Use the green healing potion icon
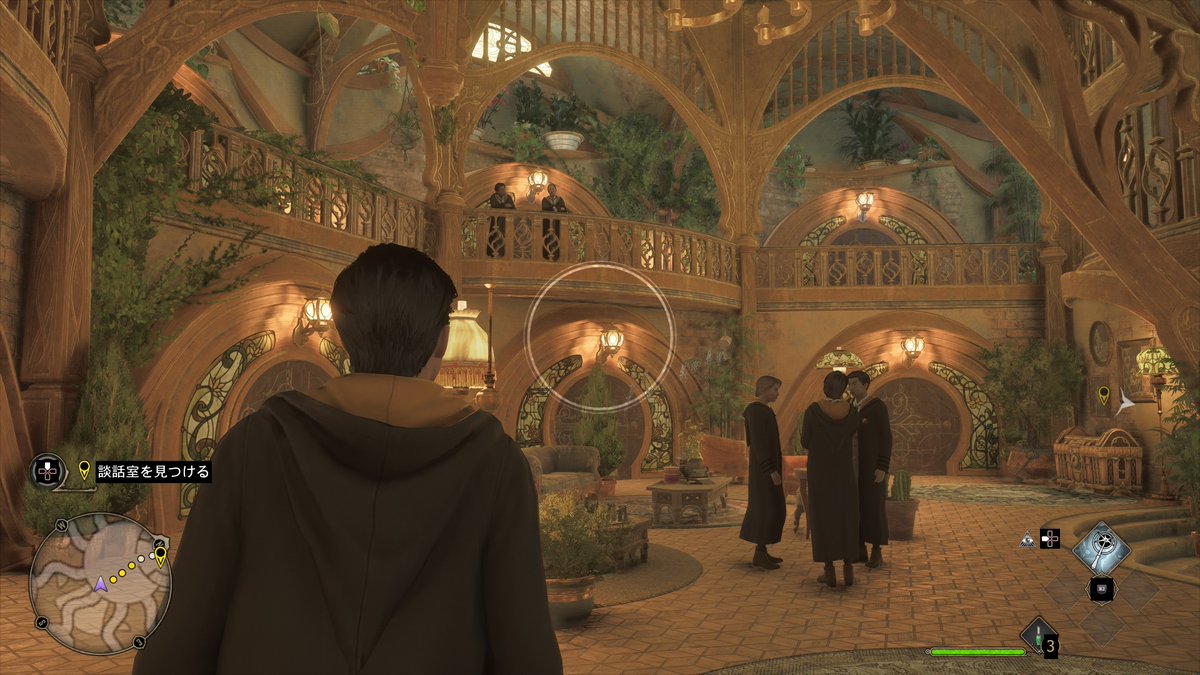The width and height of the screenshot is (1200, 675). pos(1038,636)
